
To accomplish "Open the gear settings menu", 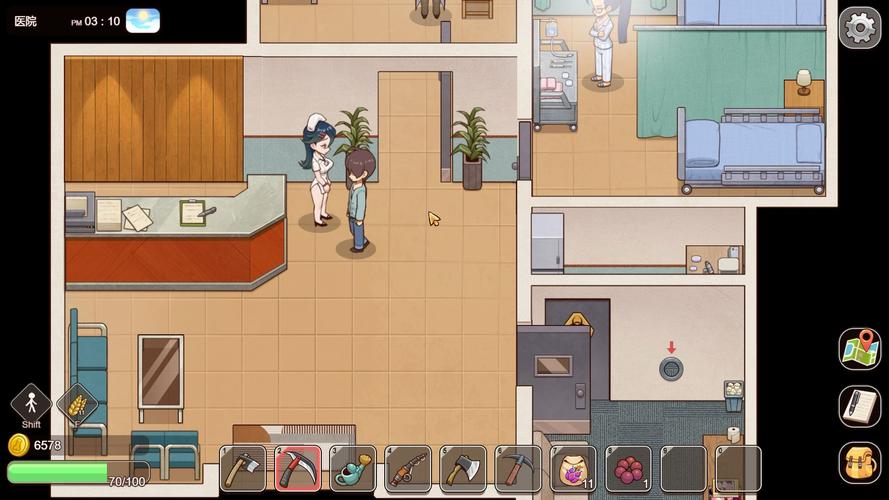I will [860, 28].
